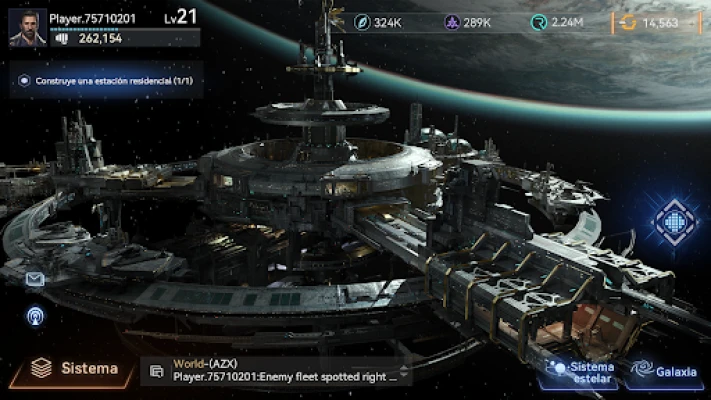The image size is (711, 400).
Task: Open the 324K metal resource counter
Action: (378, 22)
